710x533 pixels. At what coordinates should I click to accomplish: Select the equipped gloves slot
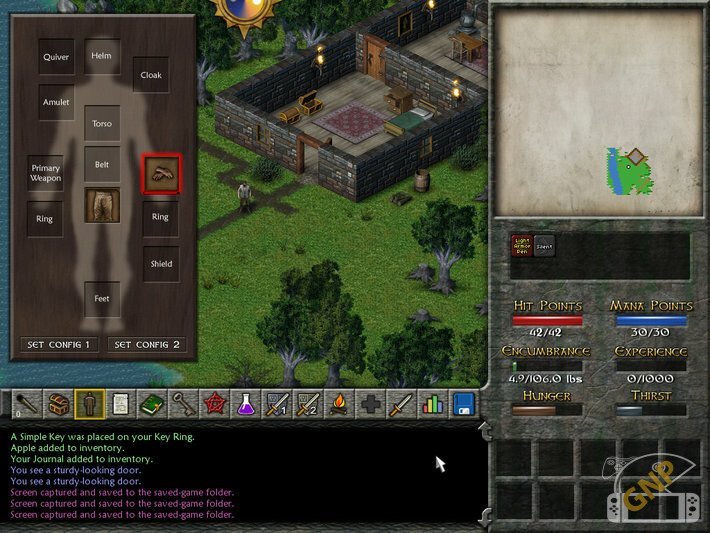pos(161,171)
